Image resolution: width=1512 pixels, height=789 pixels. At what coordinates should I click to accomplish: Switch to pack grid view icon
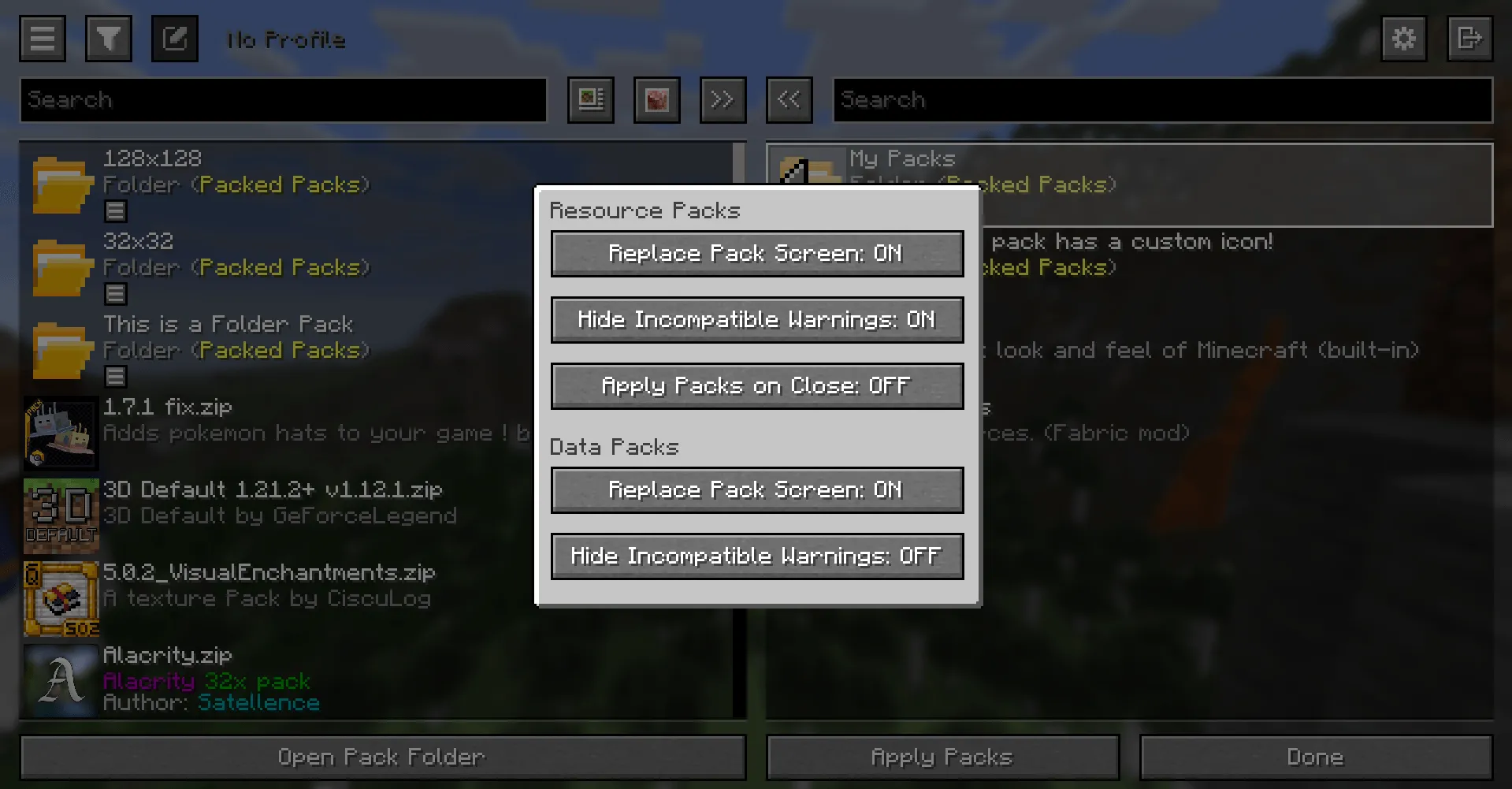(x=656, y=100)
